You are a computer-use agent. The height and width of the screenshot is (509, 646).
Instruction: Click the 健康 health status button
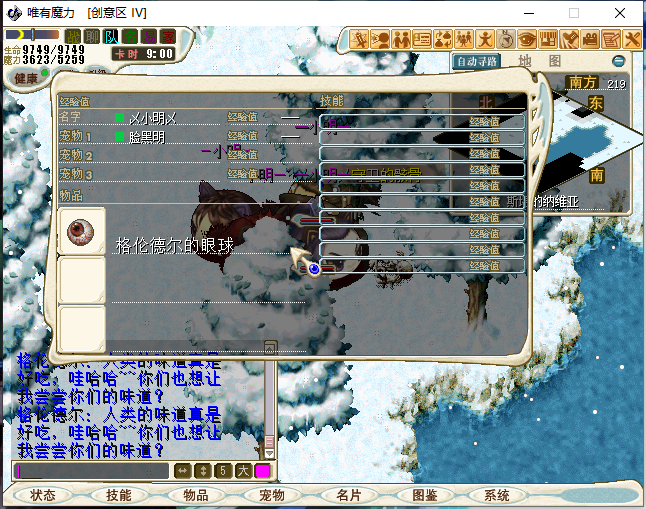coord(26,78)
